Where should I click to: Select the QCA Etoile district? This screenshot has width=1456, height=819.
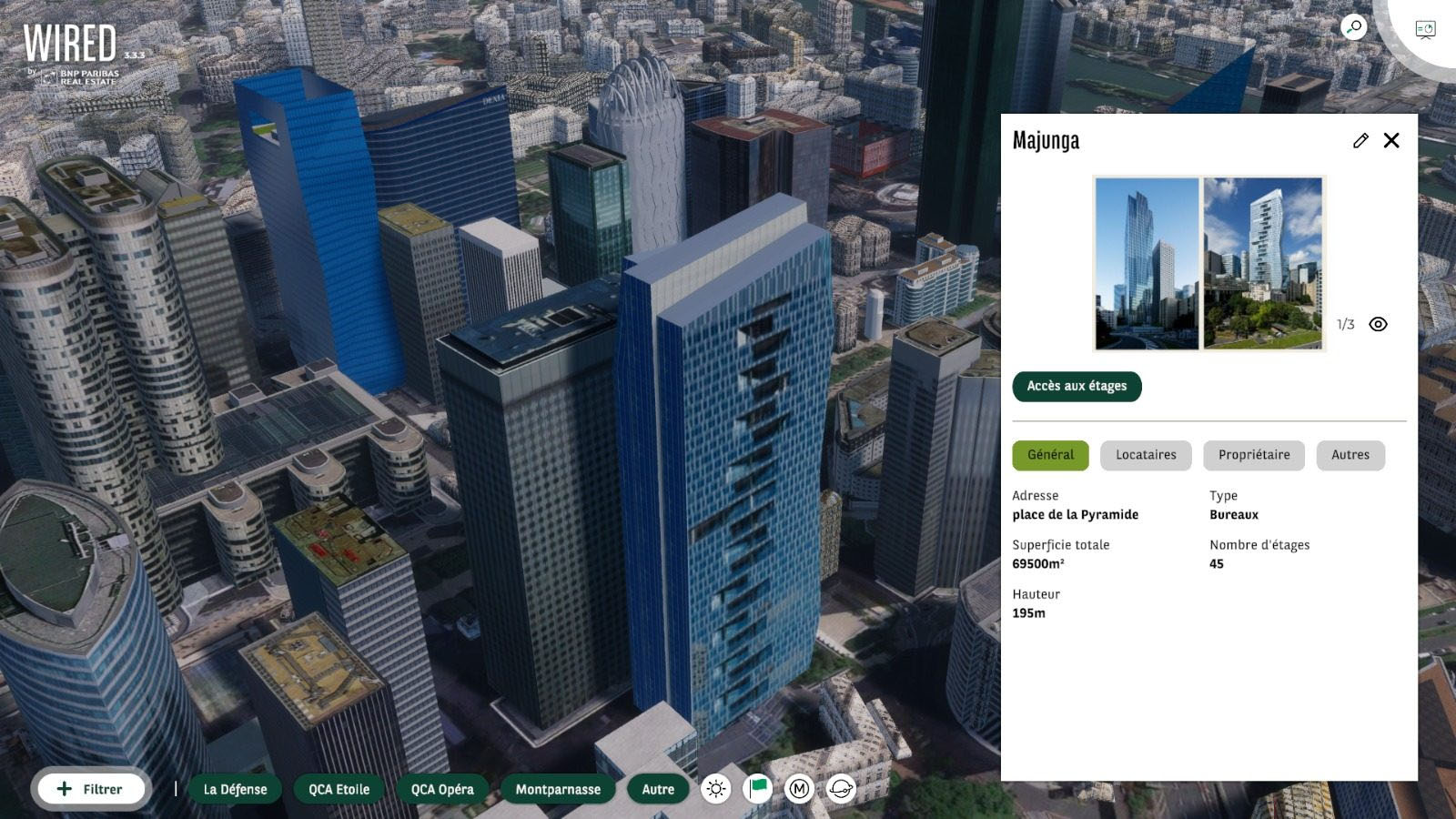click(x=339, y=789)
